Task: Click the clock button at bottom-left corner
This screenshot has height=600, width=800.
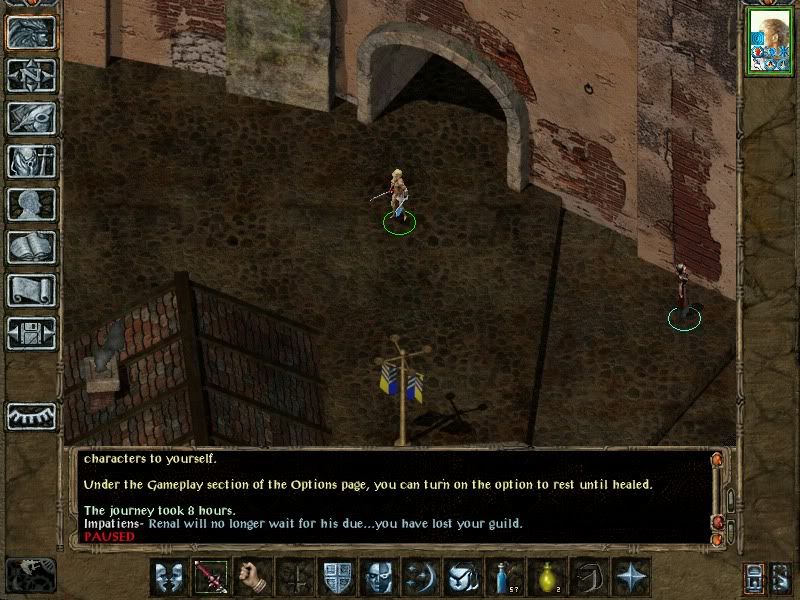Action: [31, 574]
